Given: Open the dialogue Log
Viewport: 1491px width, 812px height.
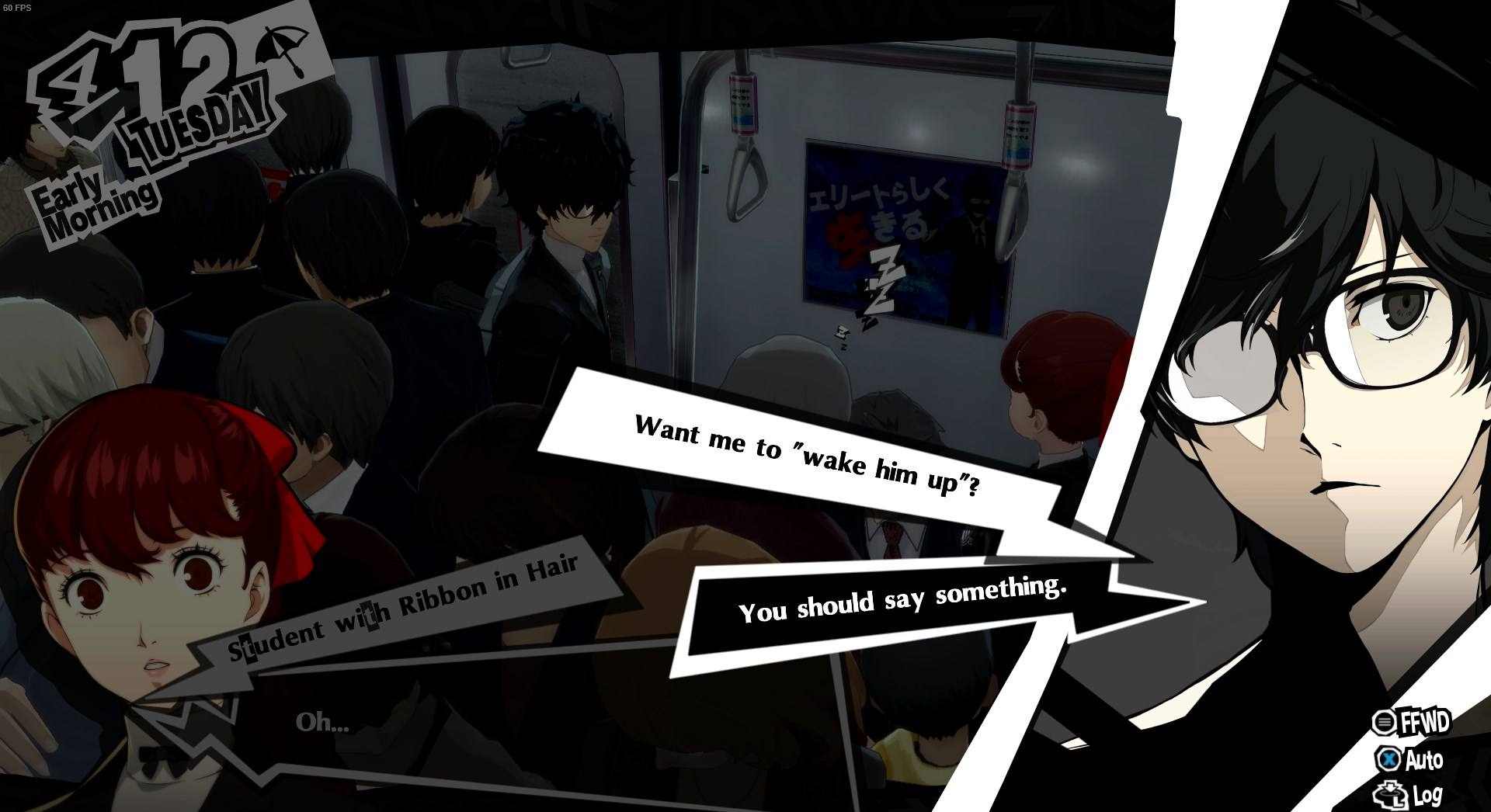Looking at the screenshot, I should click(x=1410, y=795).
